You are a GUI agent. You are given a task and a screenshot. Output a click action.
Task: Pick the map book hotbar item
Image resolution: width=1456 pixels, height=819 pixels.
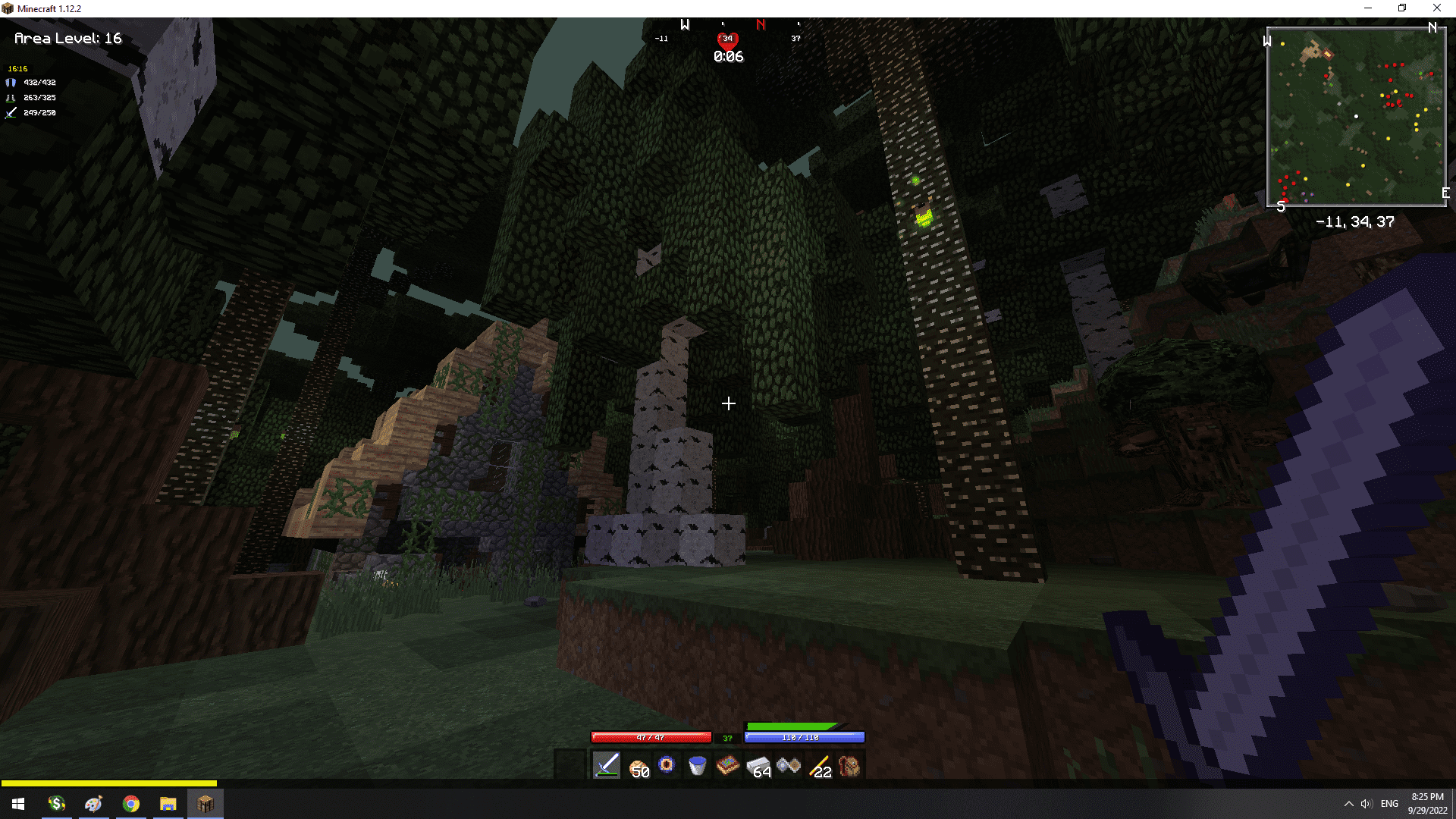tap(727, 766)
